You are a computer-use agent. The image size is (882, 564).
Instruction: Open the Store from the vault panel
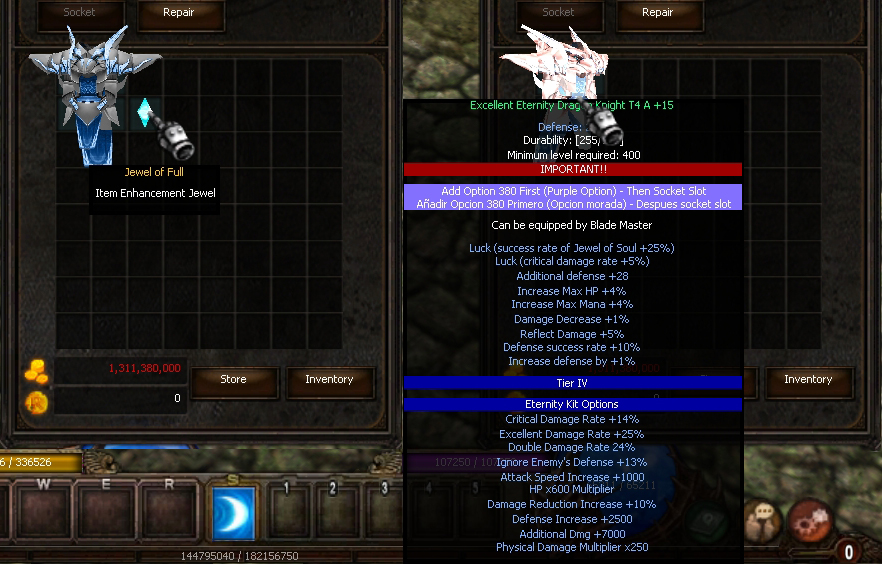[233, 380]
